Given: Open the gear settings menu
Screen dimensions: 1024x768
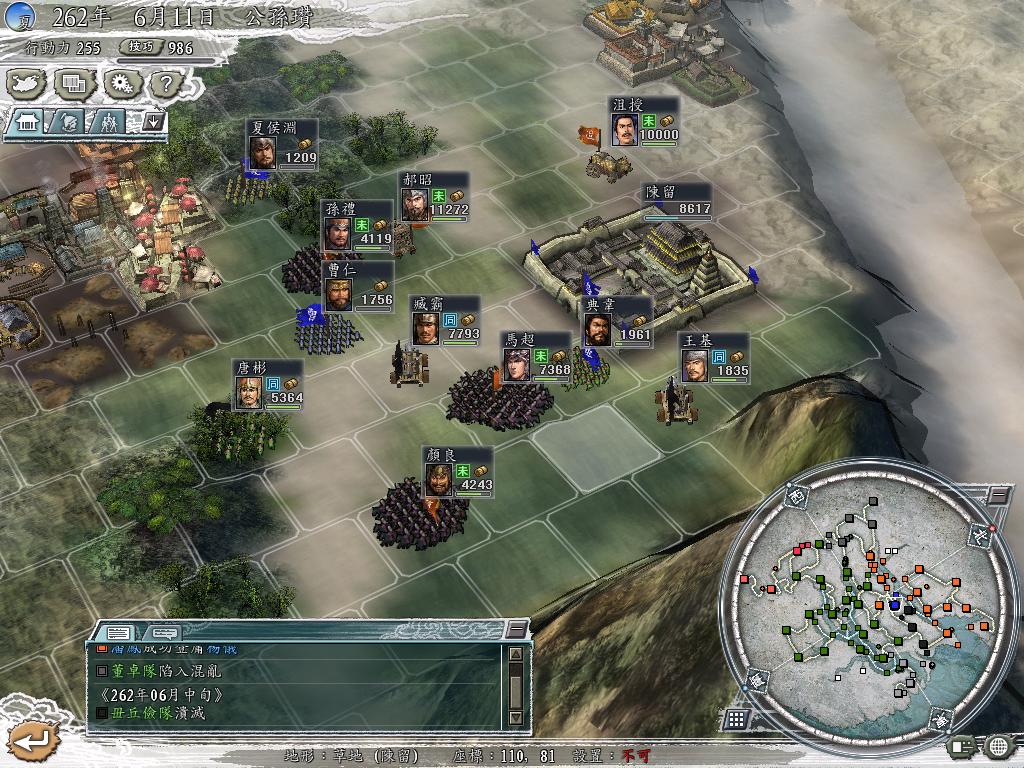Looking at the screenshot, I should click(x=121, y=84).
